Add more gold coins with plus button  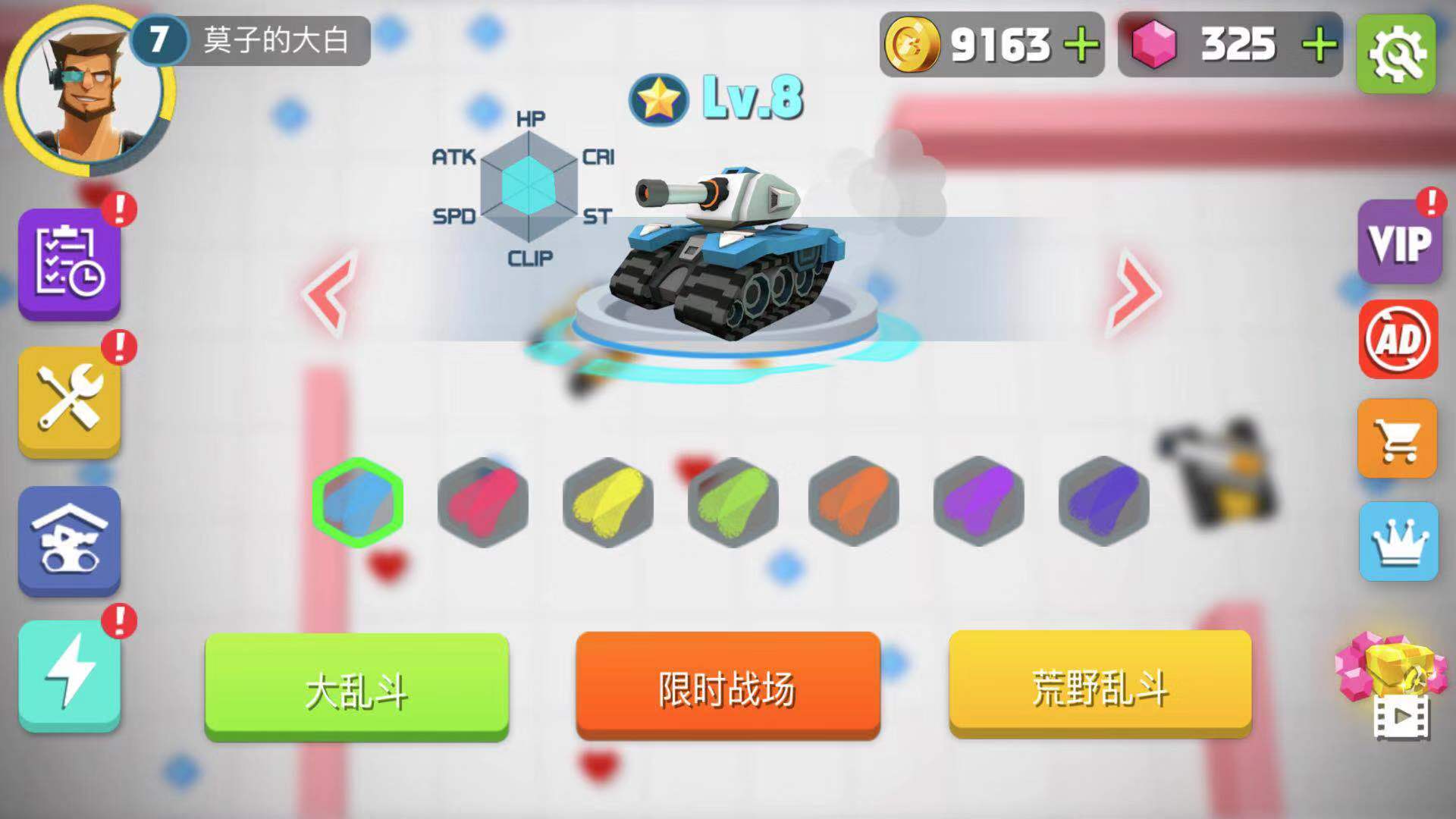[x=1081, y=45]
